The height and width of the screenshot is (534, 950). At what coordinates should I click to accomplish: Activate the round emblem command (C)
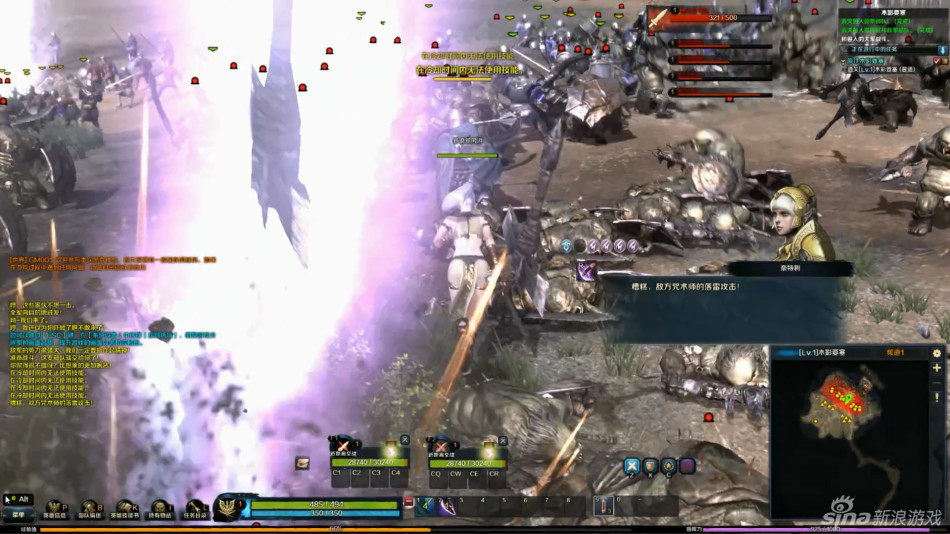669,465
